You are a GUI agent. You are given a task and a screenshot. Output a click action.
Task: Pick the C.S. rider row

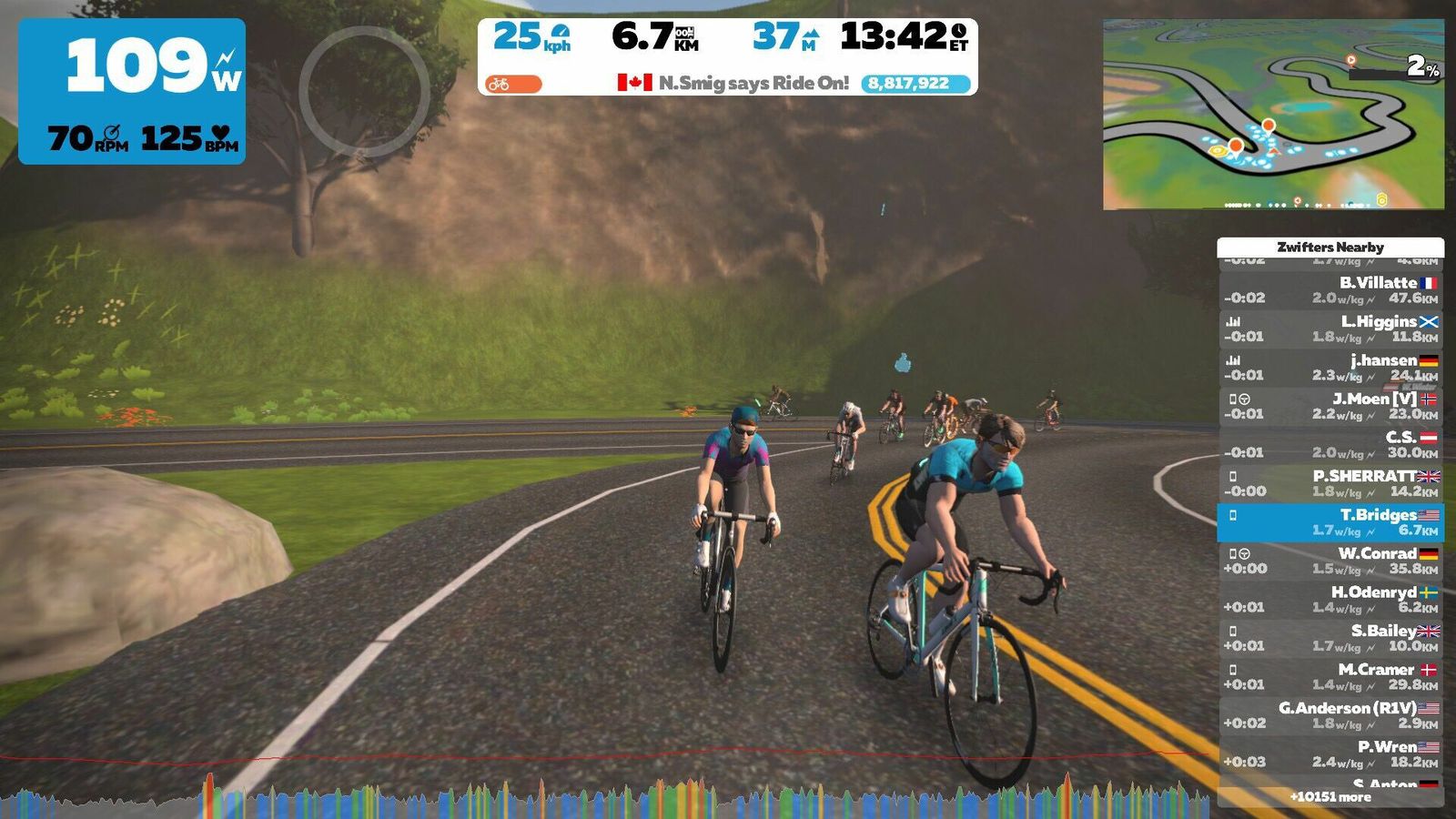pos(1330,445)
